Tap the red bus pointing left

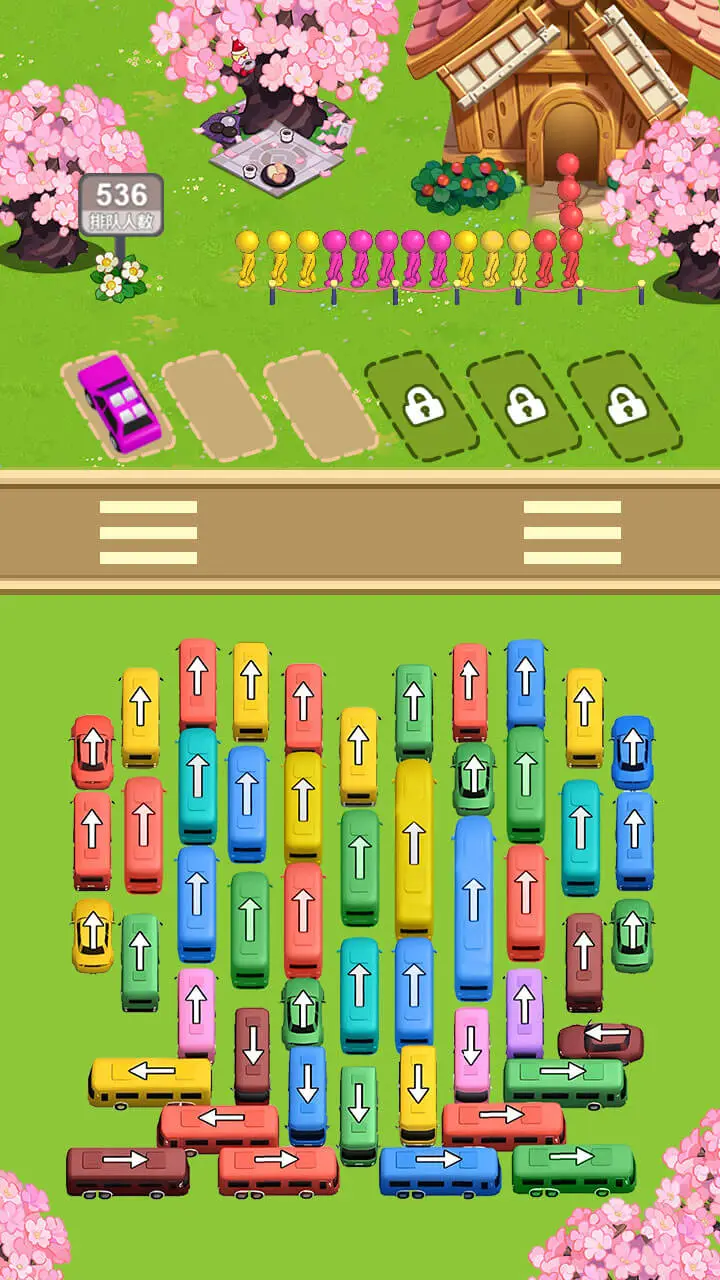218,1127
